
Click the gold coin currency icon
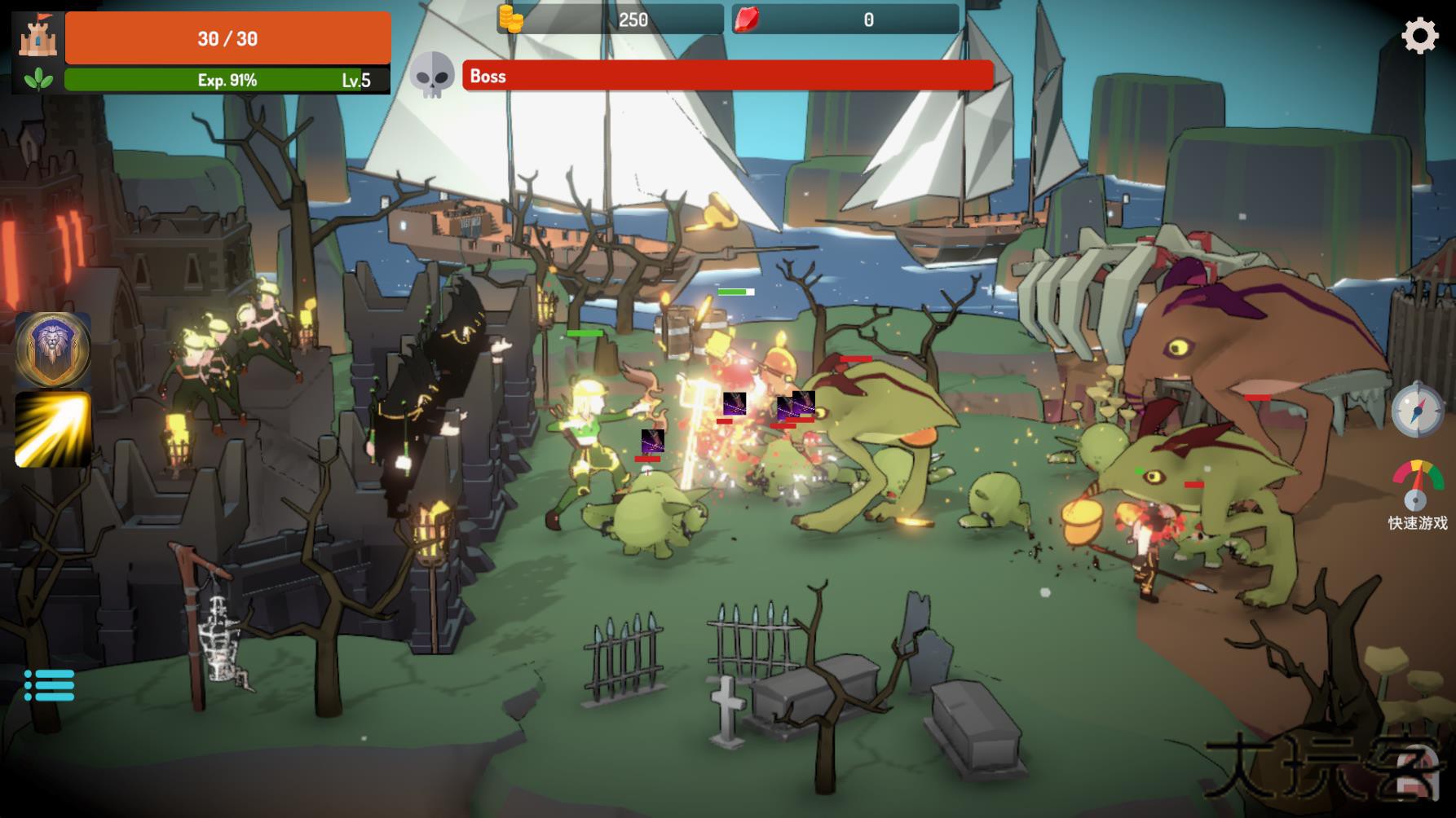pyautogui.click(x=512, y=20)
